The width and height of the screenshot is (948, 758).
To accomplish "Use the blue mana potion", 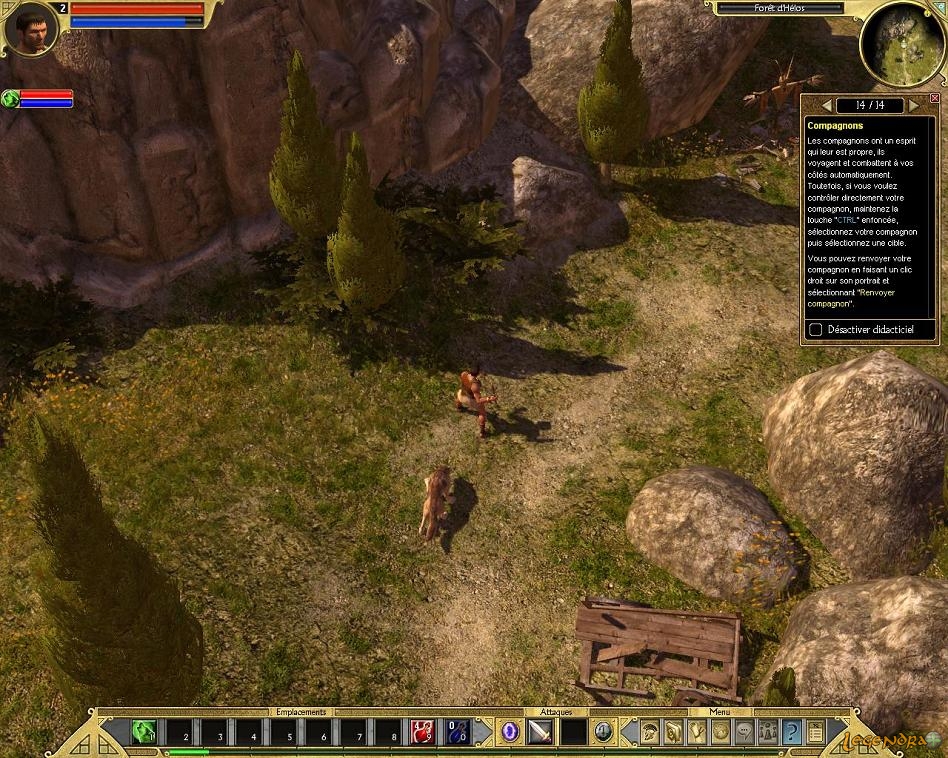I will pyautogui.click(x=455, y=732).
